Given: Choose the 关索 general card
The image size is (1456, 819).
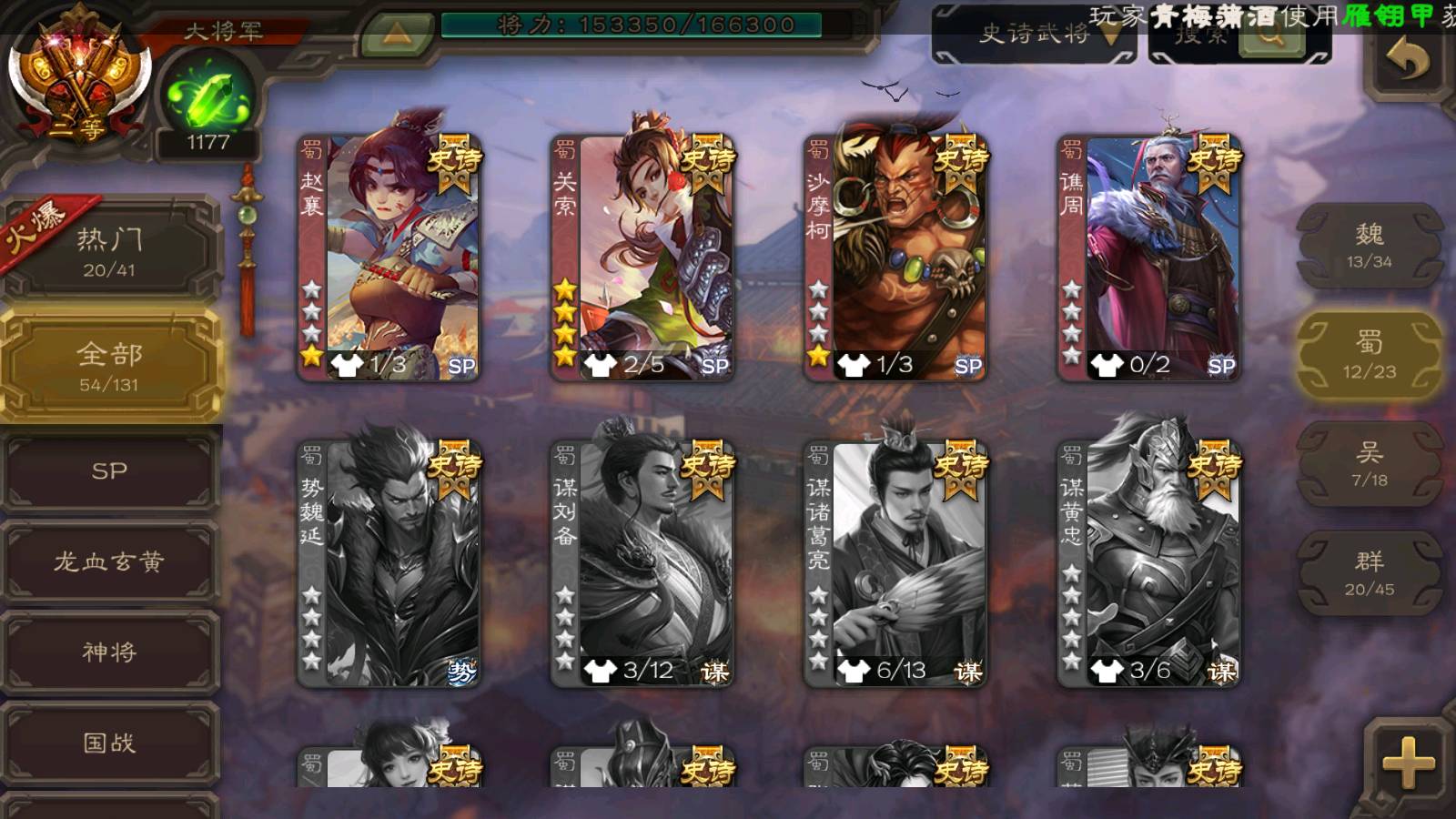Looking at the screenshot, I should point(642,257).
